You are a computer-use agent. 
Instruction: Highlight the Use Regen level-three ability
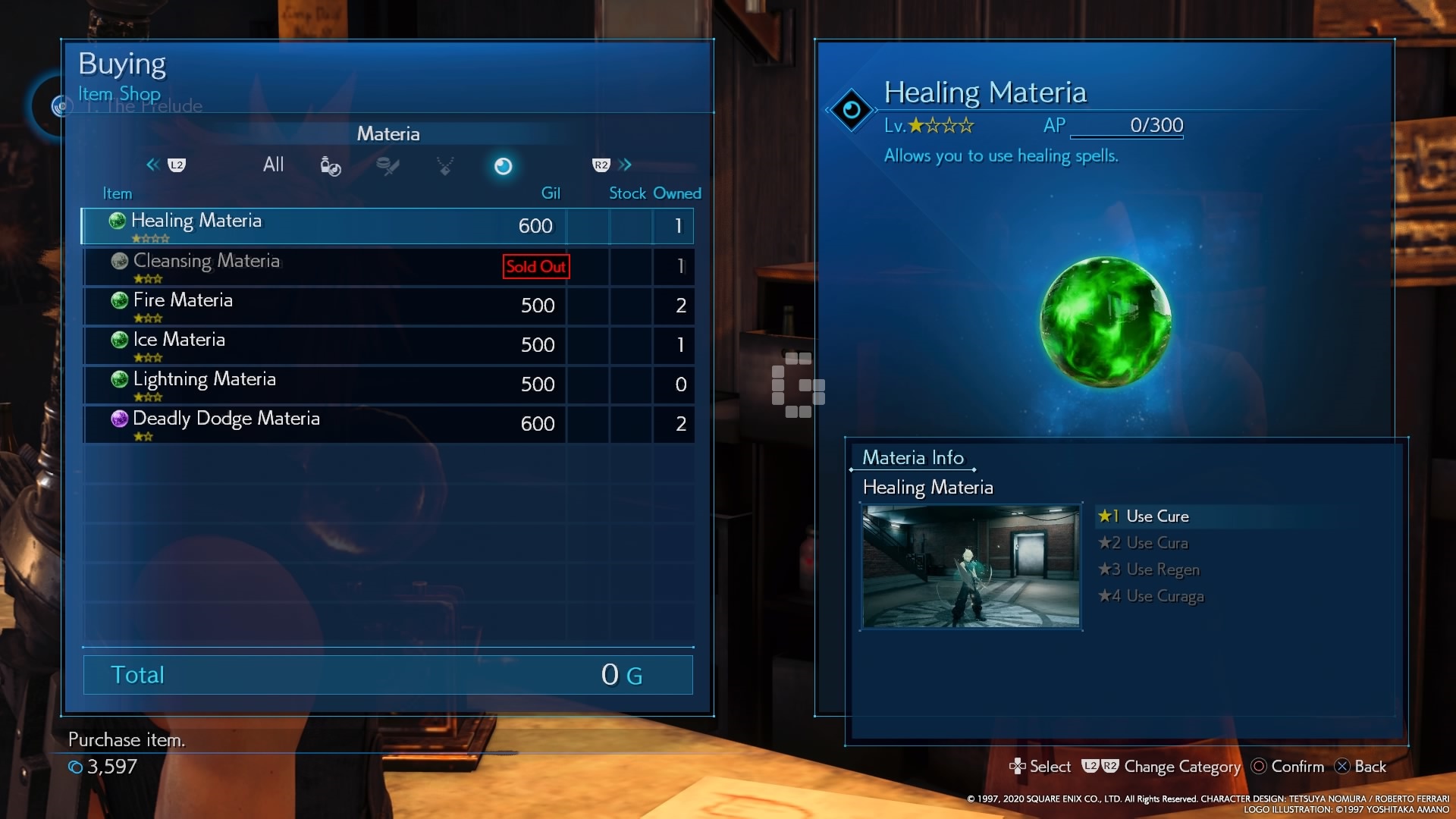[1162, 570]
